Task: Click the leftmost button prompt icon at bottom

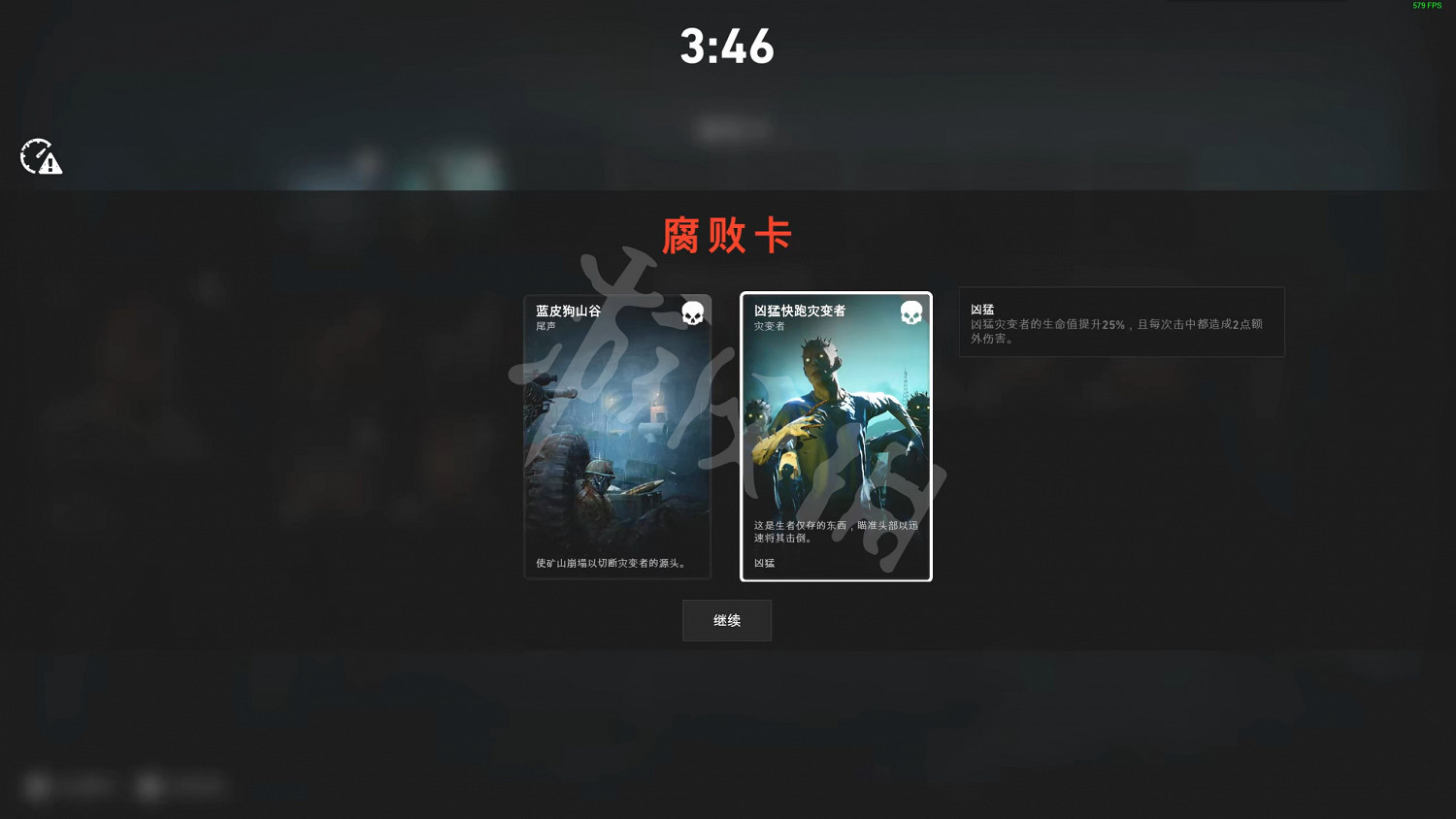Action: pyautogui.click(x=37, y=787)
